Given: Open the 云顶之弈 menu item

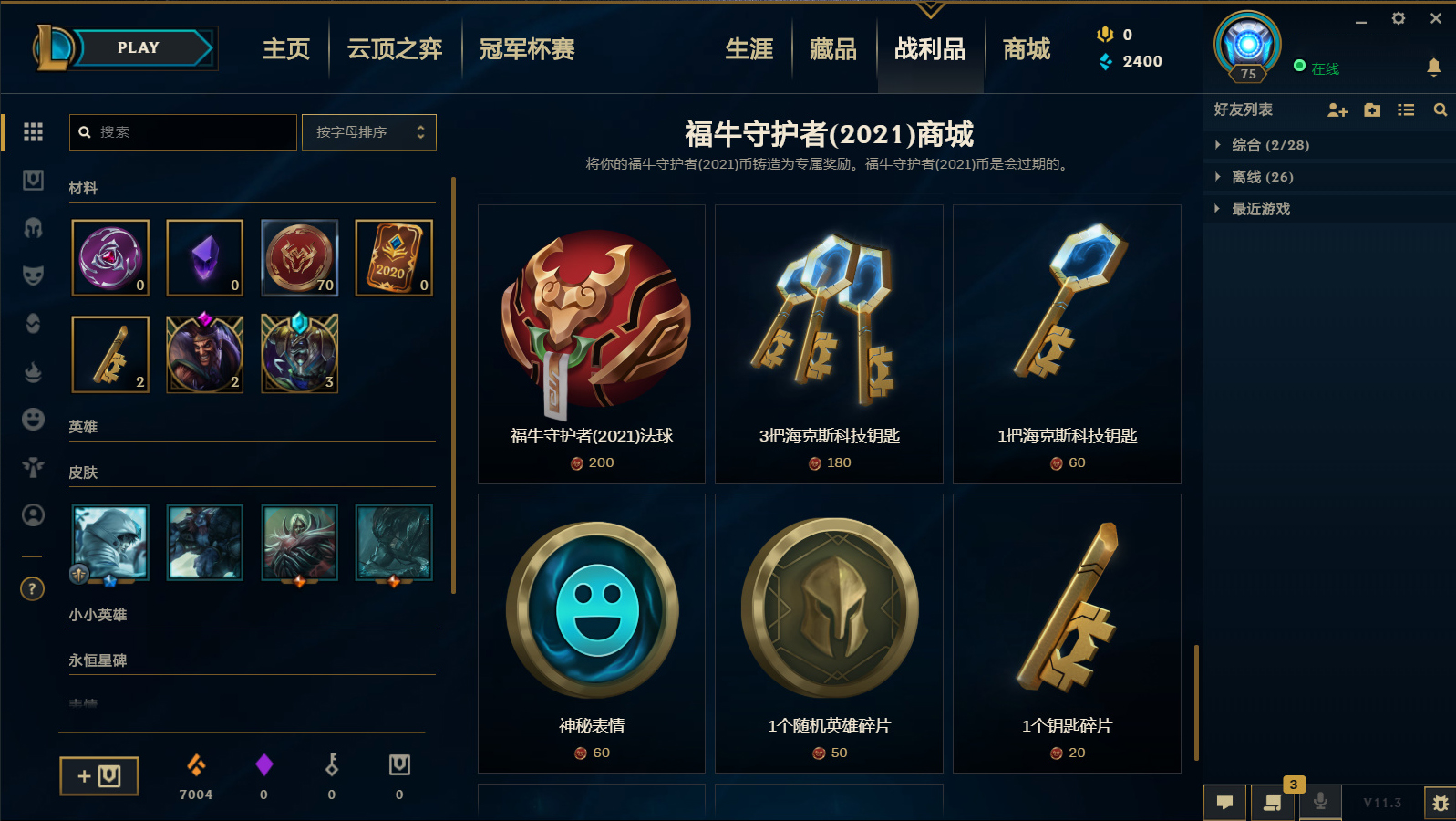Looking at the screenshot, I should tap(392, 49).
